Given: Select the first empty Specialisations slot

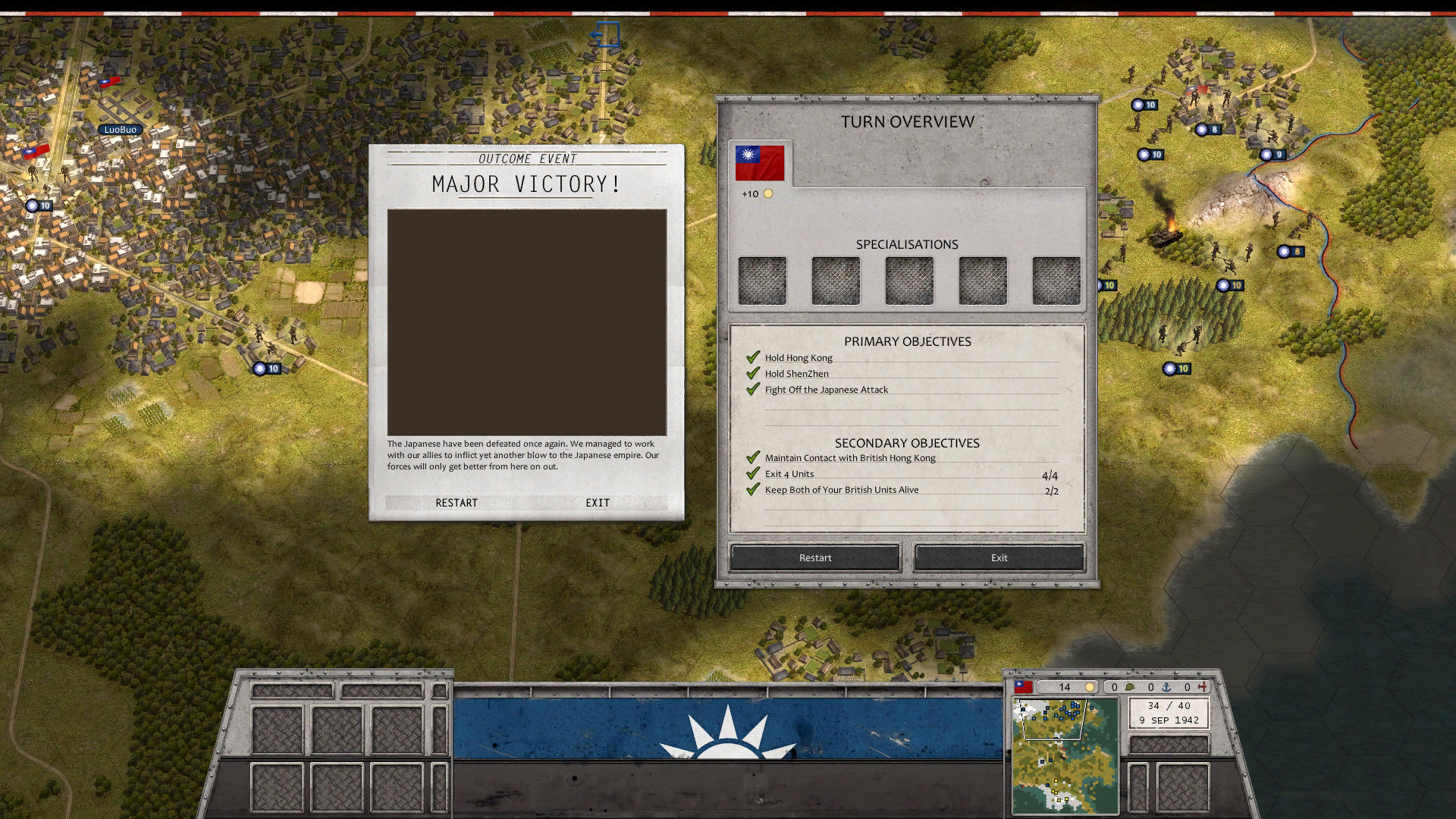Looking at the screenshot, I should 762,280.
